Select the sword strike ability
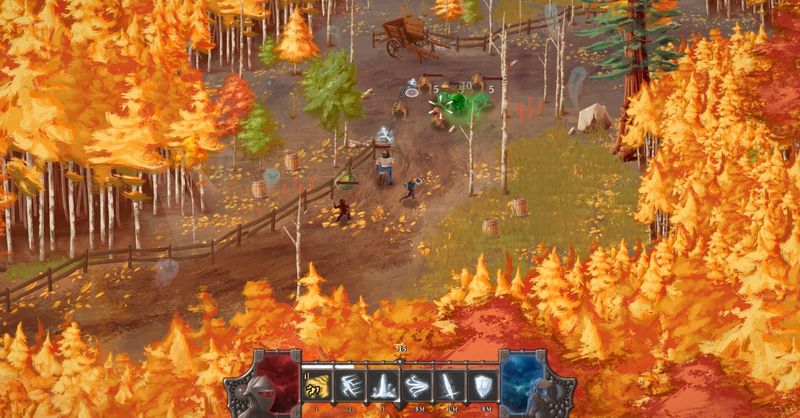This screenshot has height=418, width=800. [451, 386]
